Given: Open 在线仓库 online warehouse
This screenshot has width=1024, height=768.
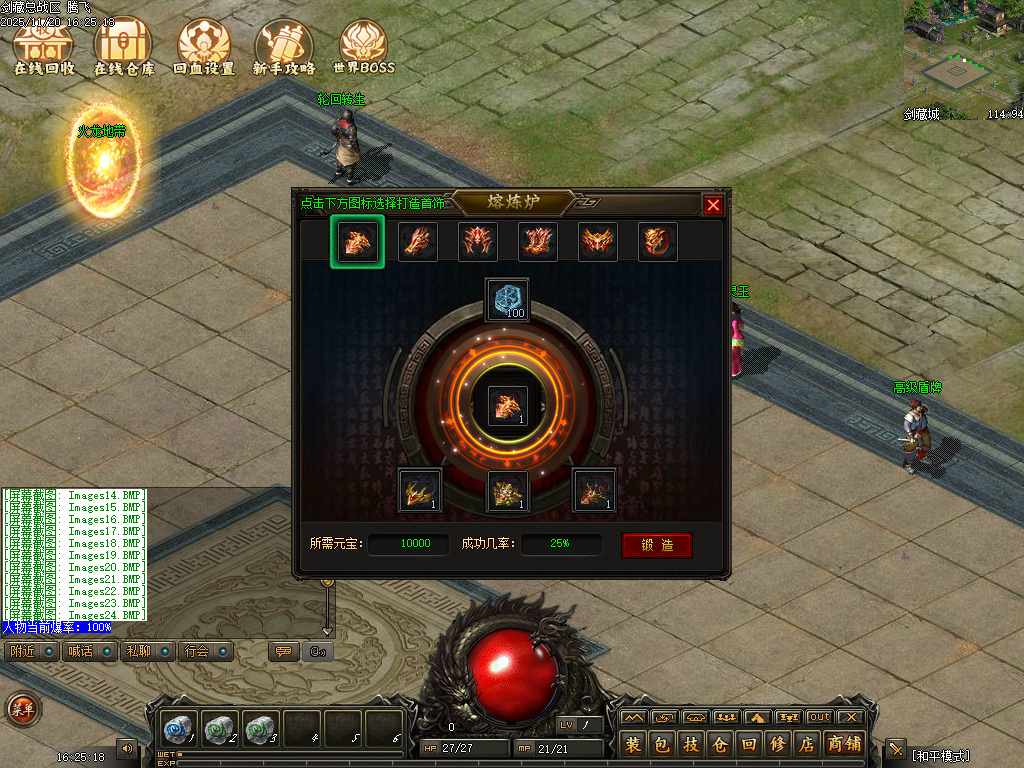Looking at the screenshot, I should pyautogui.click(x=124, y=47).
